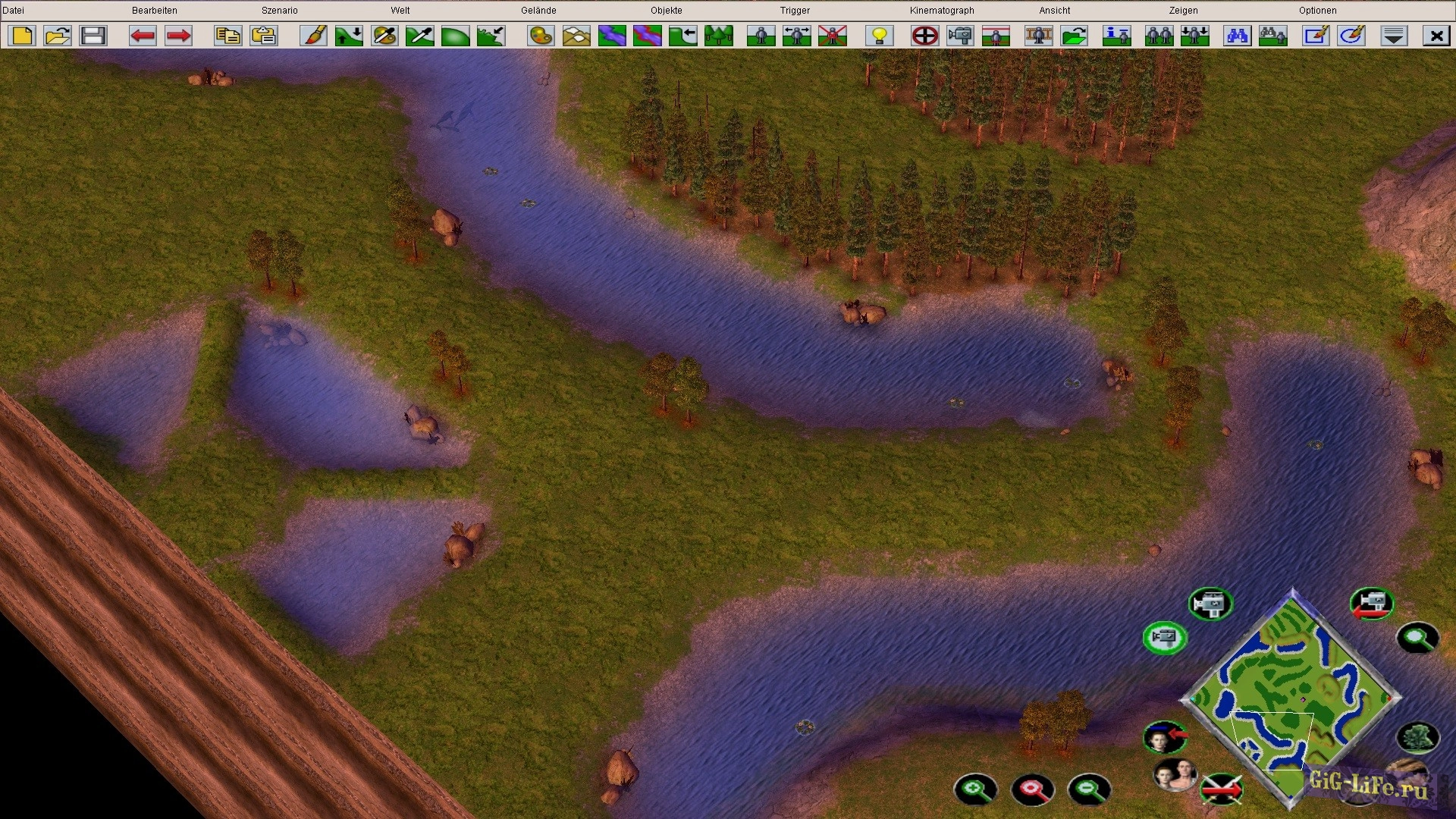The width and height of the screenshot is (1456, 819).
Task: Undo with the left red arrow
Action: (143, 36)
